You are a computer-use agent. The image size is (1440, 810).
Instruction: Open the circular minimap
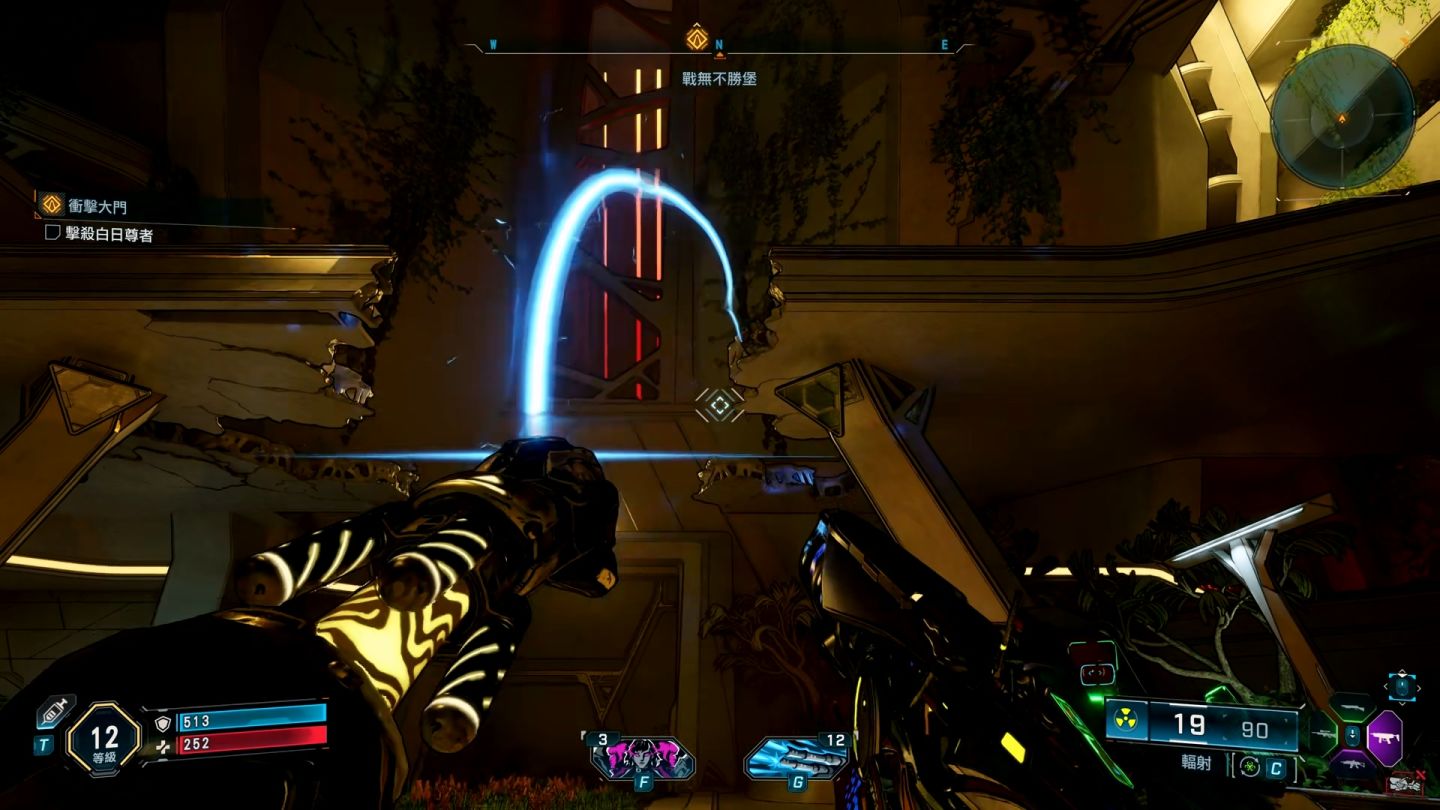[x=1342, y=116]
